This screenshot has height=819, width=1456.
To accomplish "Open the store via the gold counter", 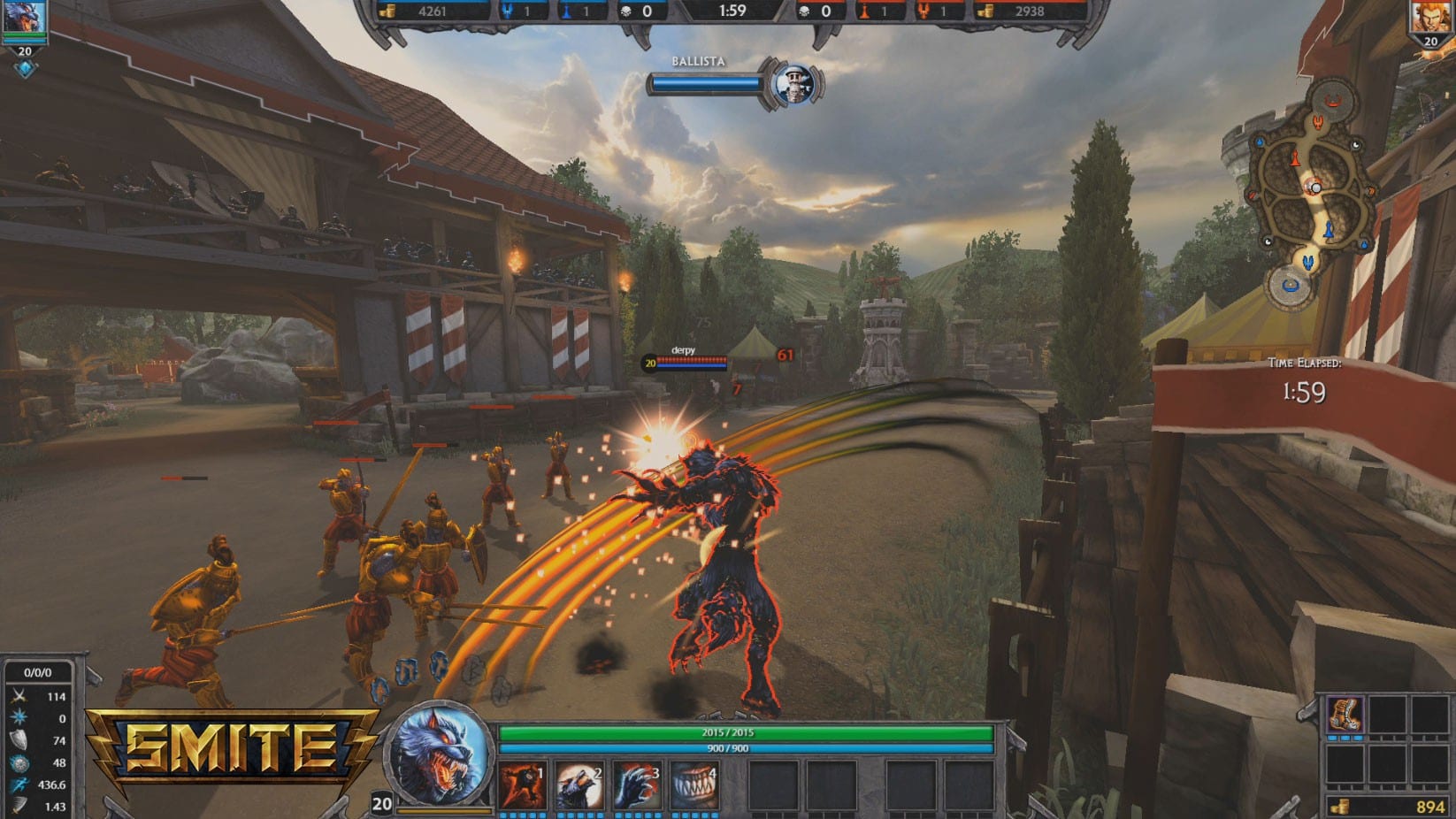I will click(1389, 806).
